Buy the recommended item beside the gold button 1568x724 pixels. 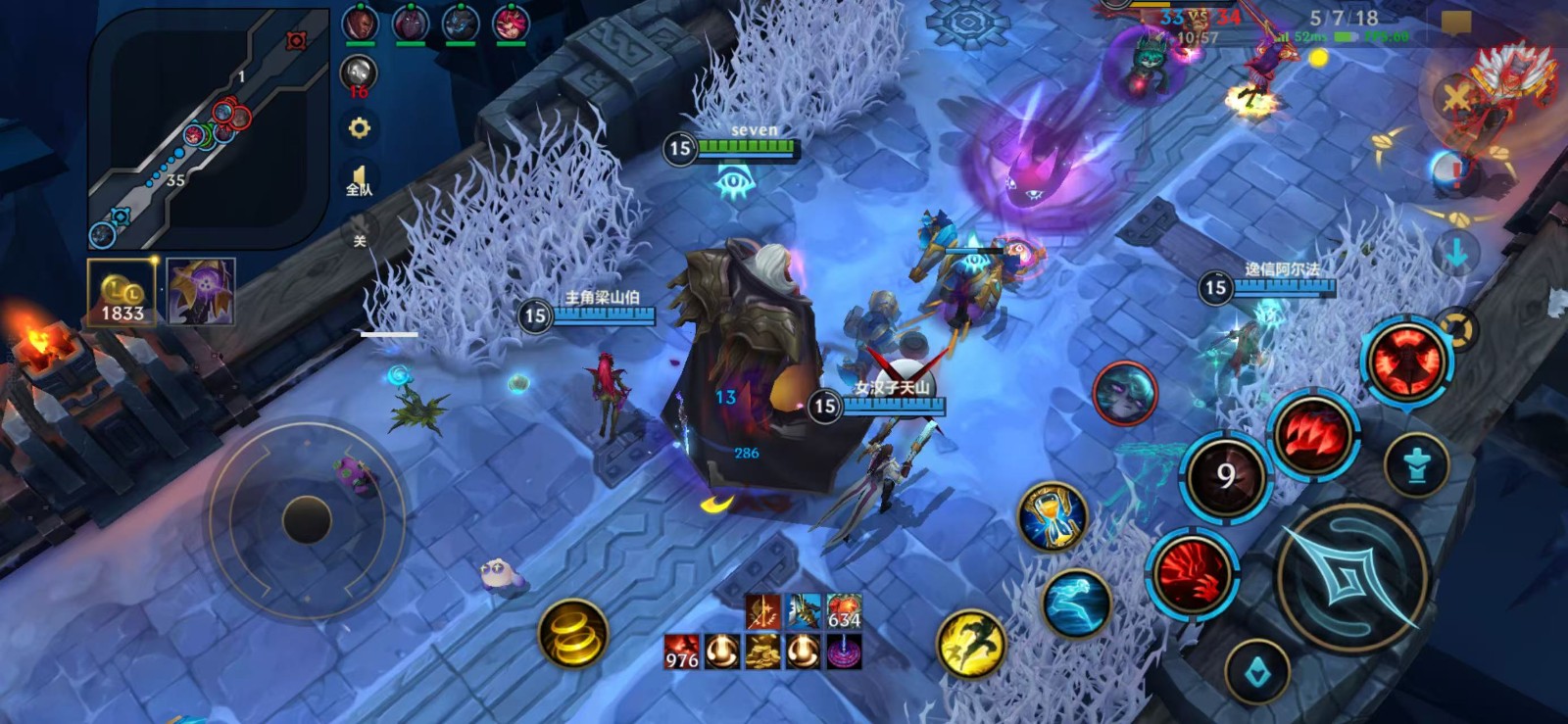[x=201, y=292]
